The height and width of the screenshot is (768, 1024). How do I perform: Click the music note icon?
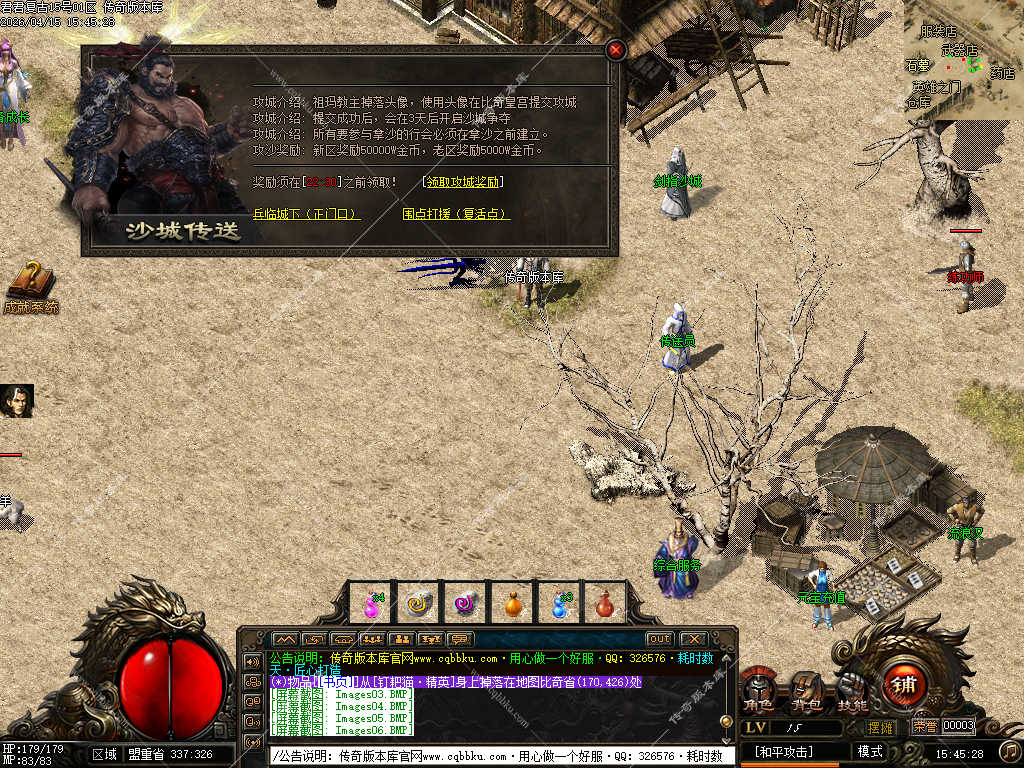coord(1010,751)
